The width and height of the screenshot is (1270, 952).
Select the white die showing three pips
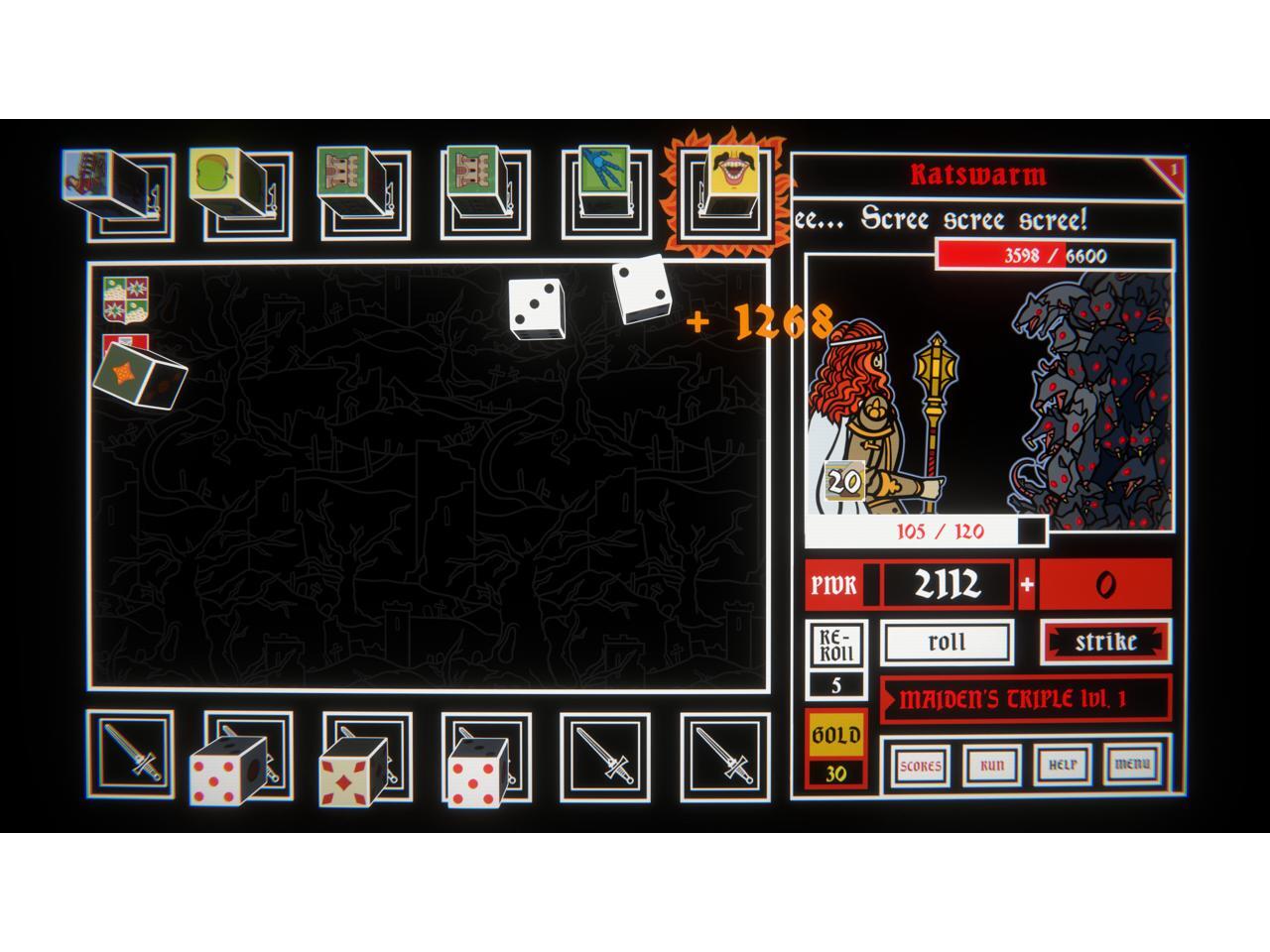tap(536, 306)
